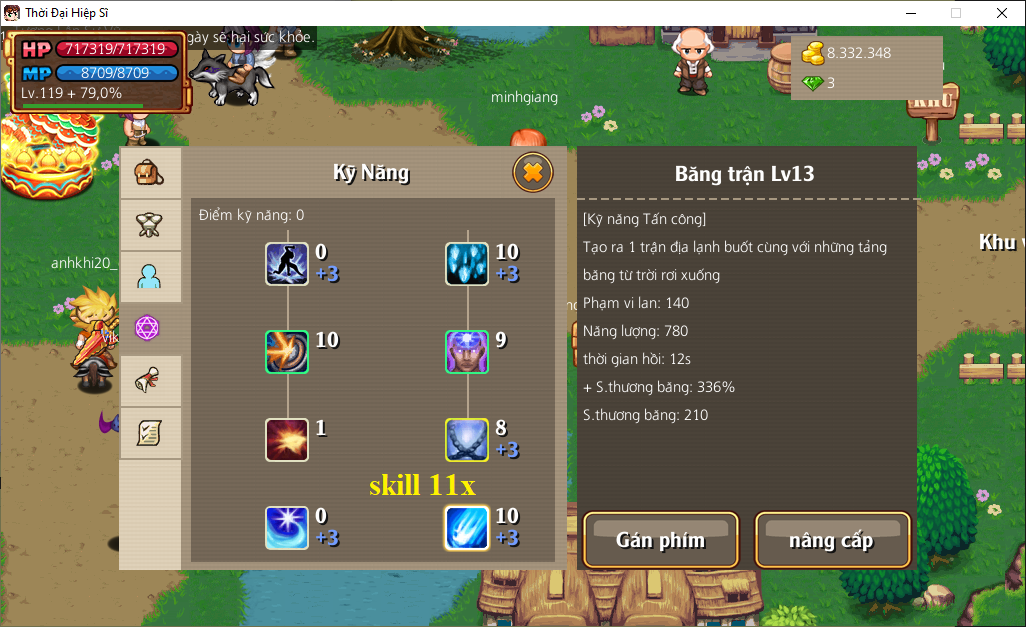Pick the purple-faced man skill icon
The image size is (1026, 627).
click(x=467, y=352)
